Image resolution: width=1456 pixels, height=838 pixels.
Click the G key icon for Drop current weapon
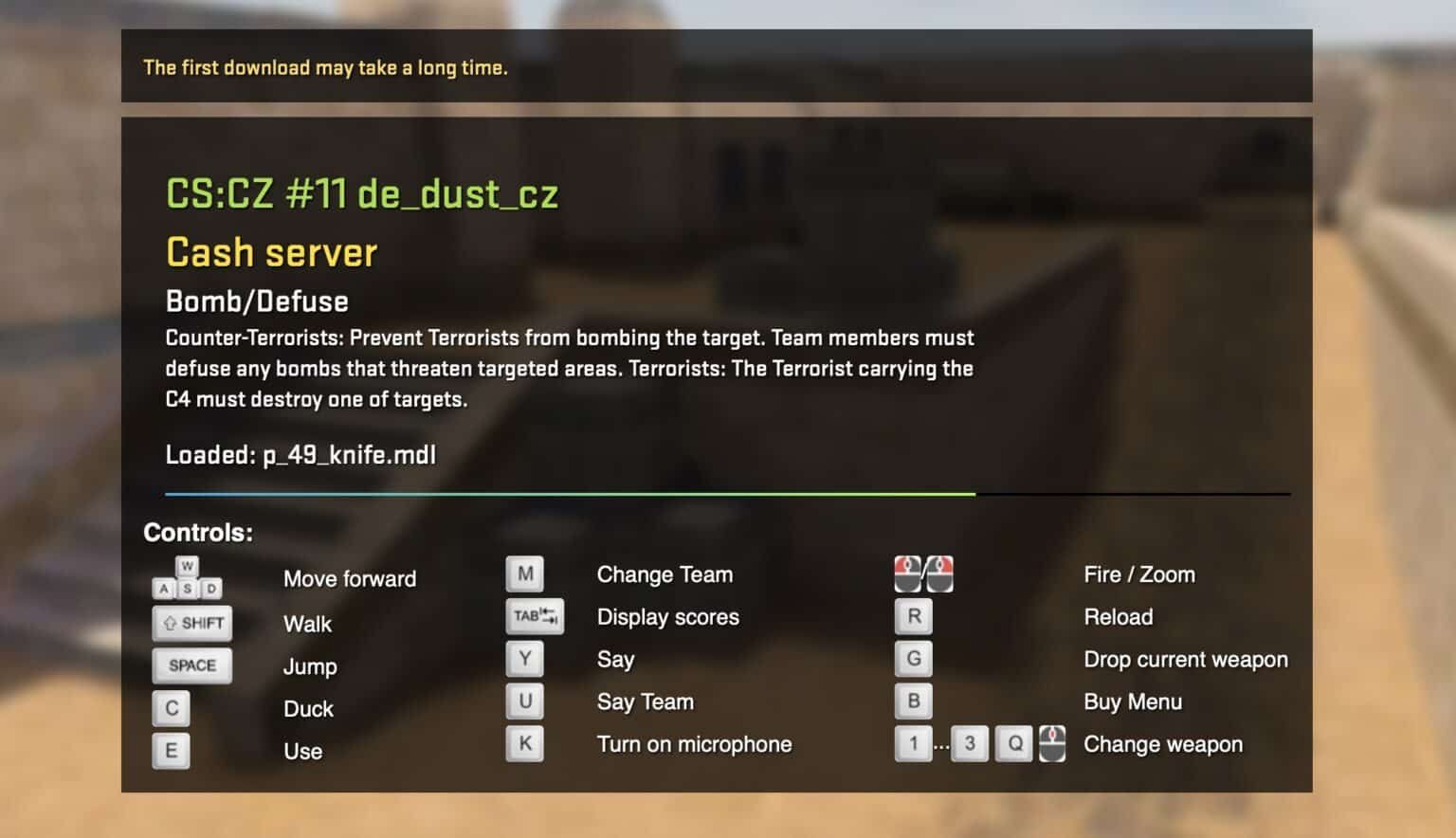pyautogui.click(x=914, y=658)
